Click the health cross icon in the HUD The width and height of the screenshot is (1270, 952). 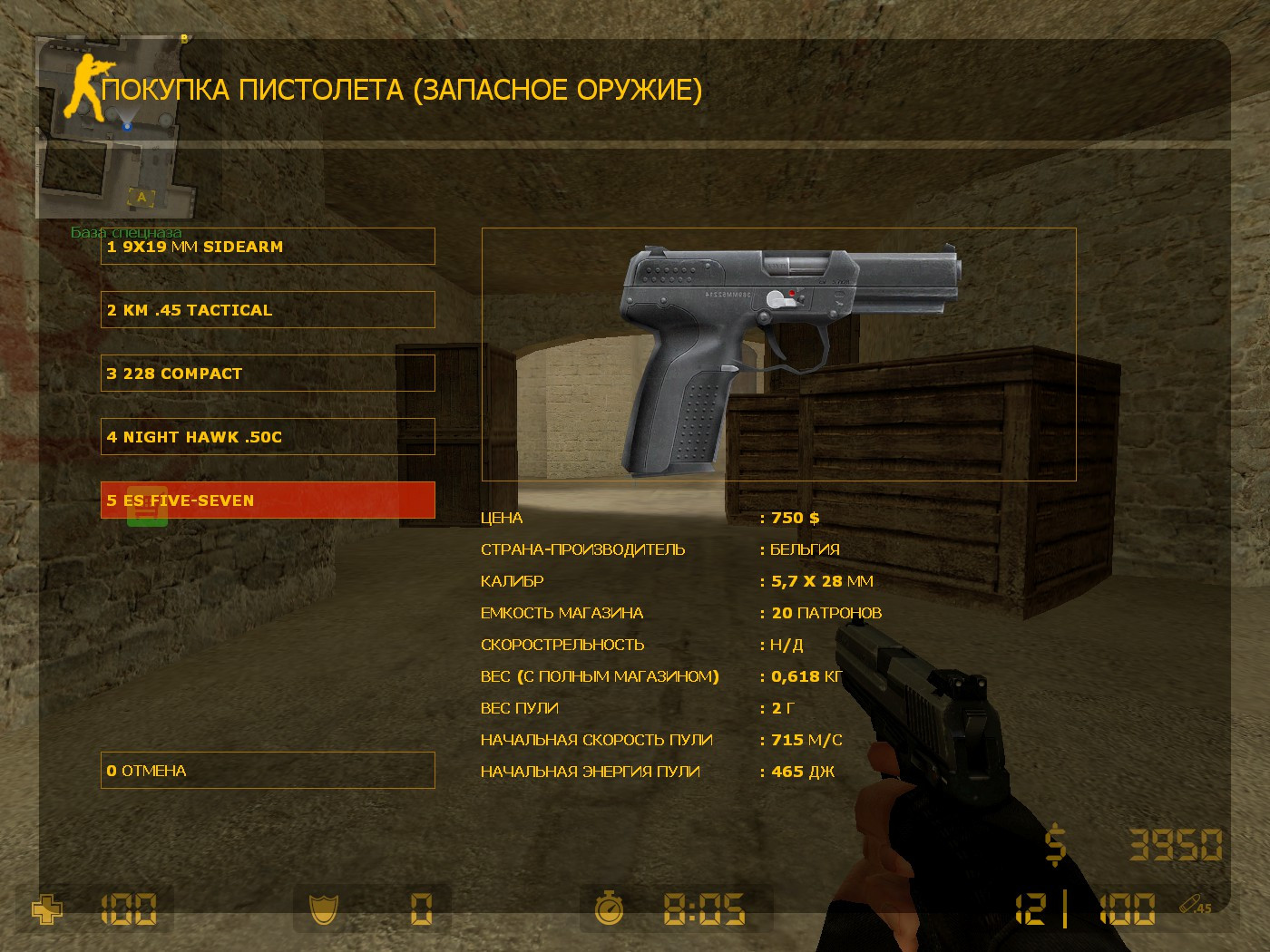pos(45,909)
